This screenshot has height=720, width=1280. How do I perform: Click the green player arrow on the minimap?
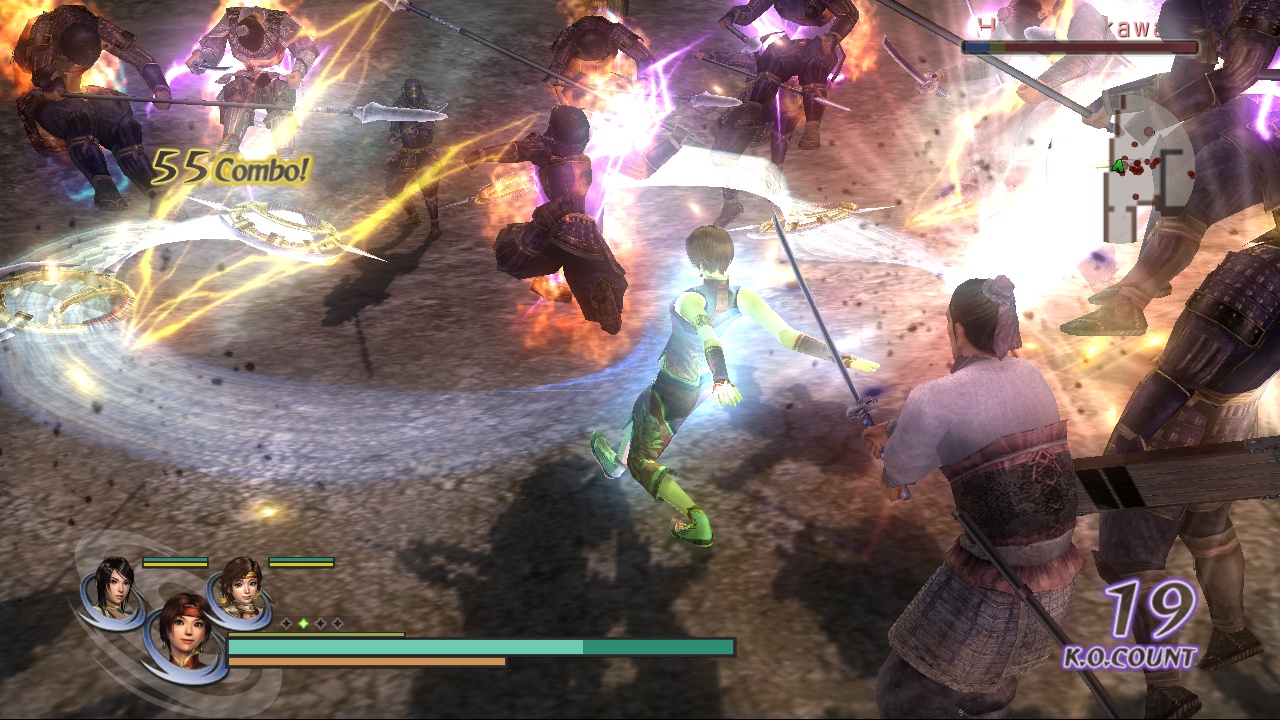(1118, 167)
